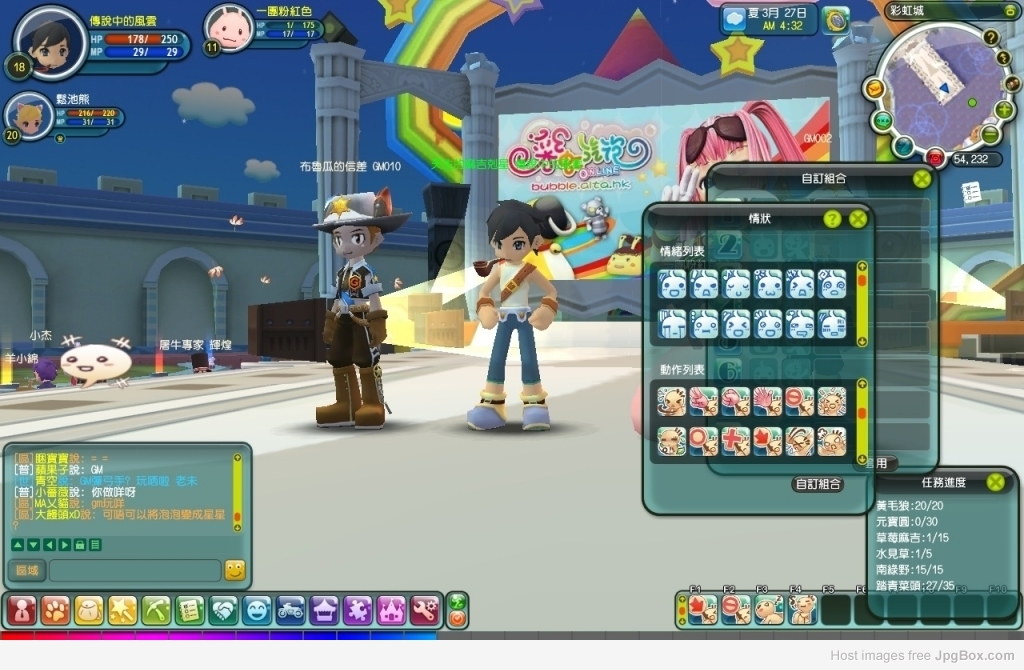Close the 情狀 emote panel
1024x670 pixels.
coord(858,219)
